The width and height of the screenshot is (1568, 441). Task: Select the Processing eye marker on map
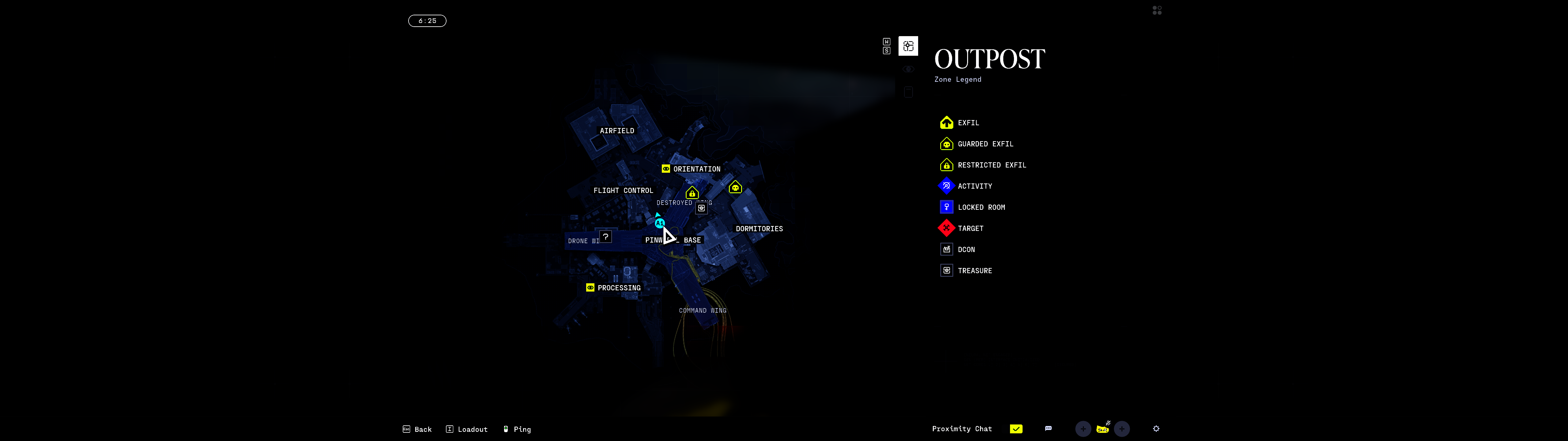[590, 288]
